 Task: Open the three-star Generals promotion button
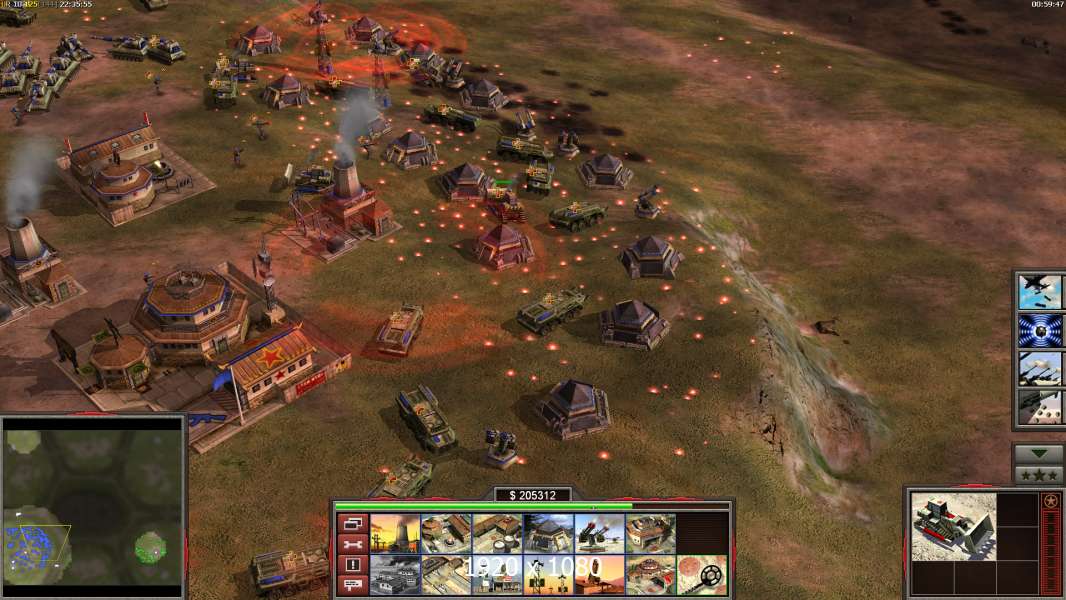1038,475
